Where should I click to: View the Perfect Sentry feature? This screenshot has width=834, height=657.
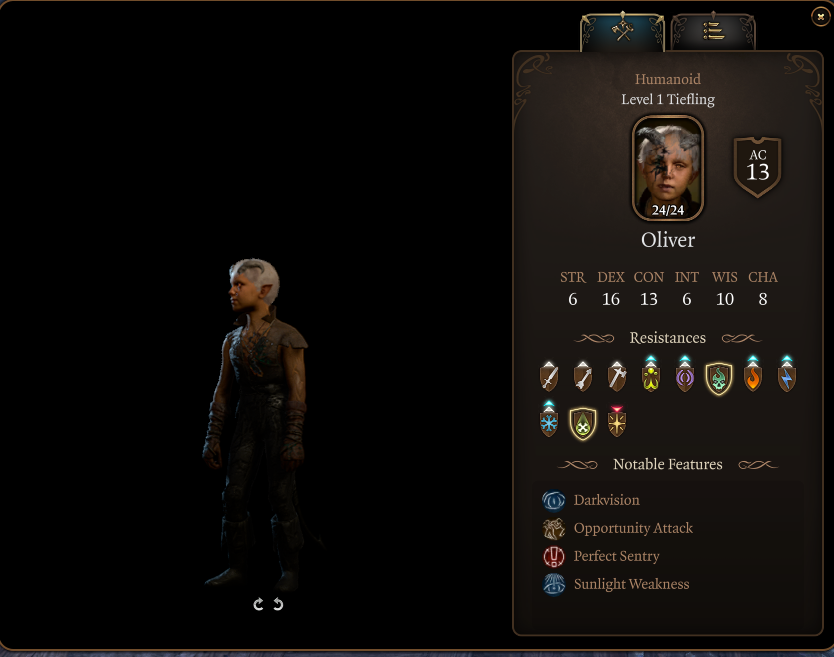(616, 556)
